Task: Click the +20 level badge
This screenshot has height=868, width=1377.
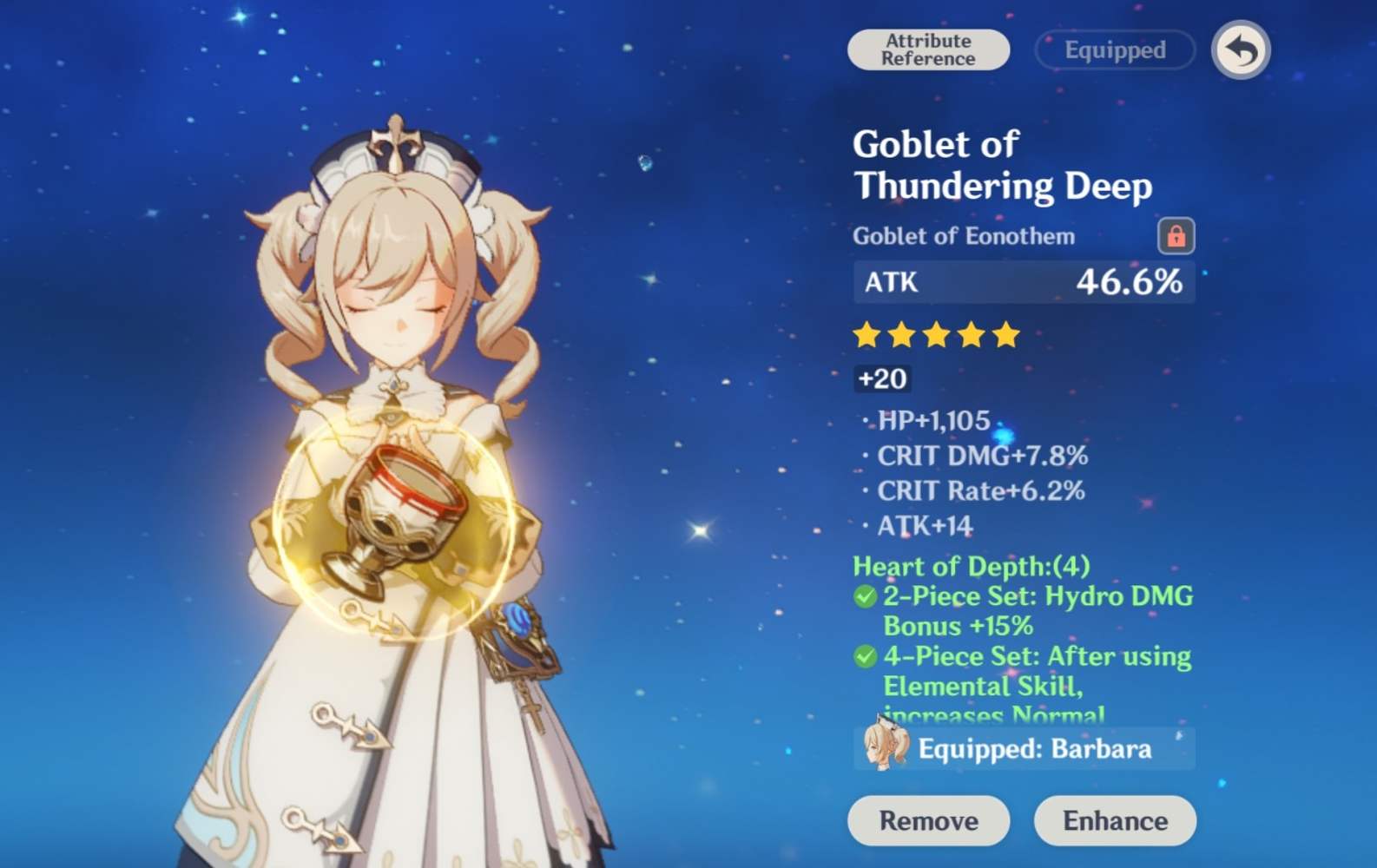Action: 880,379
